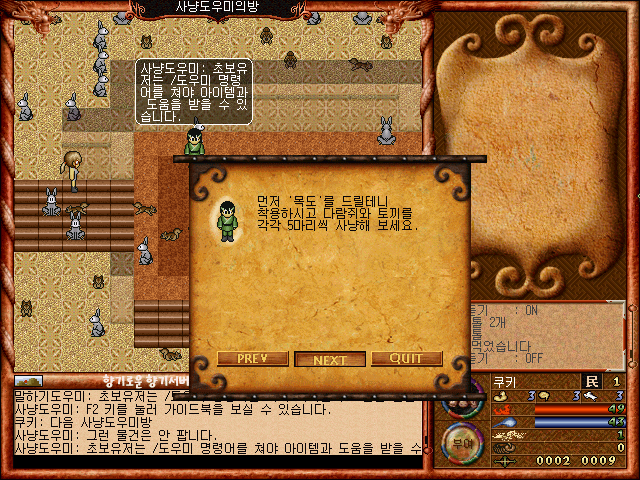Screen dimensions: 640x480
Task: Select the small landscape icon above chat
Action: [x=30, y=381]
